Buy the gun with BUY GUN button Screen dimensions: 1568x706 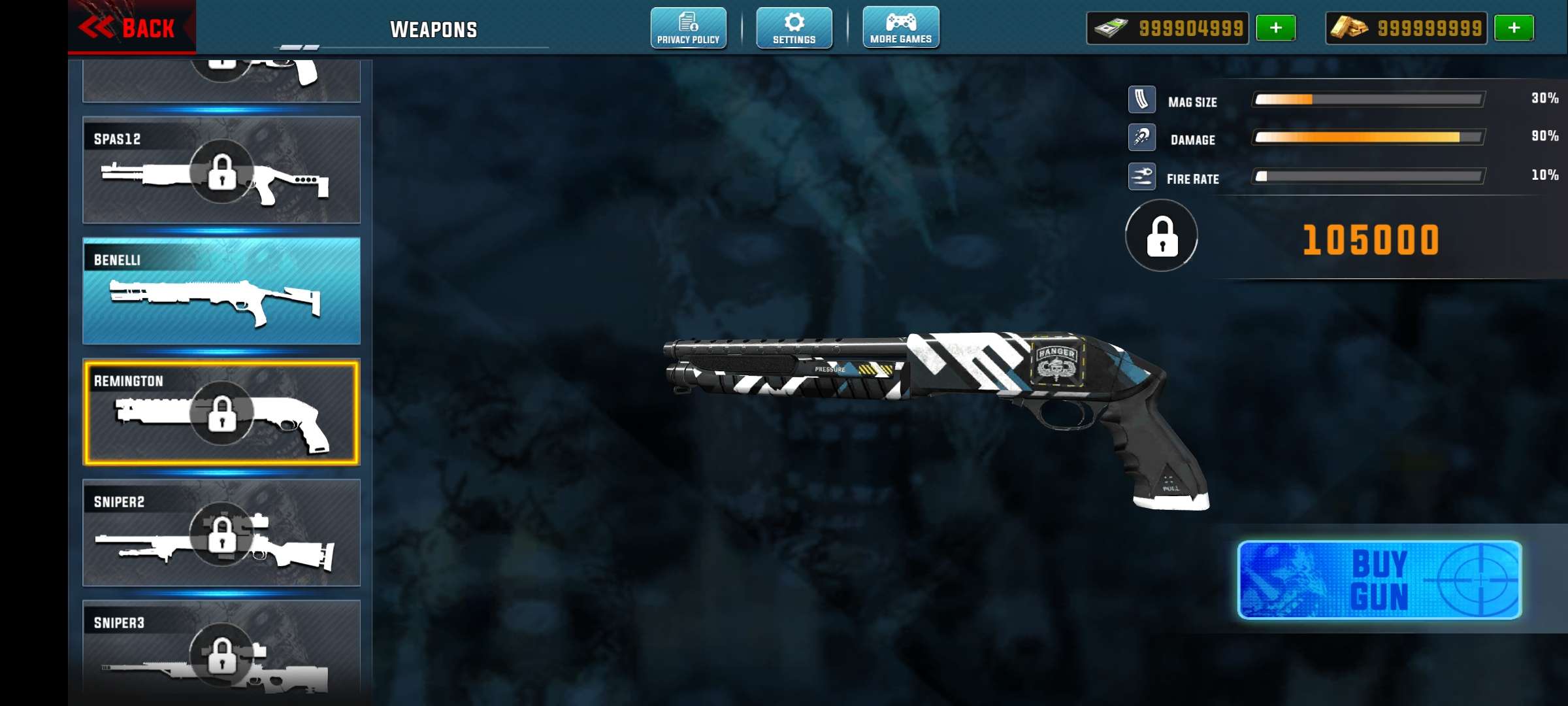point(1379,580)
